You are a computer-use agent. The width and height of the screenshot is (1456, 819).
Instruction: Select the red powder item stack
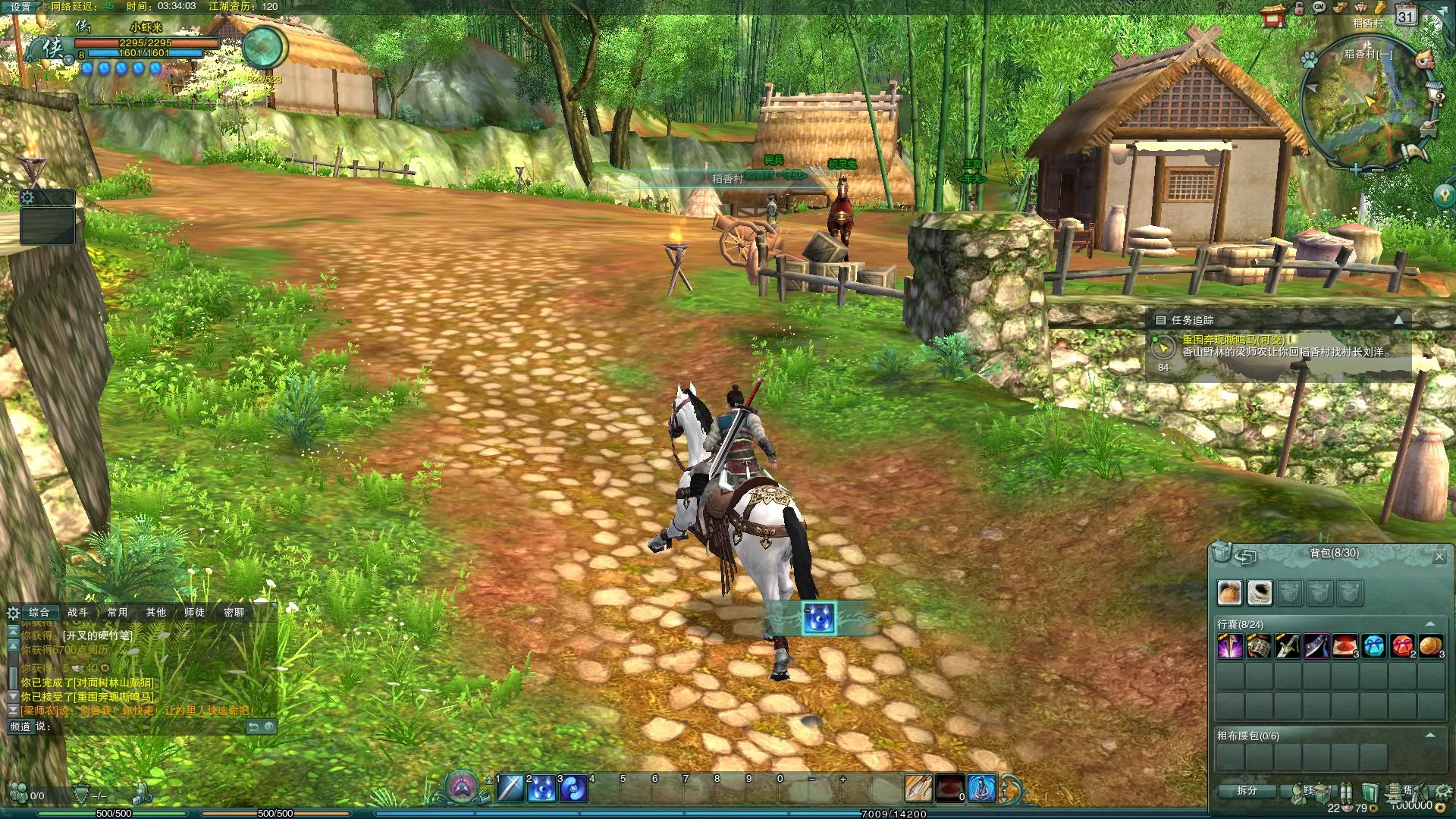click(1345, 646)
